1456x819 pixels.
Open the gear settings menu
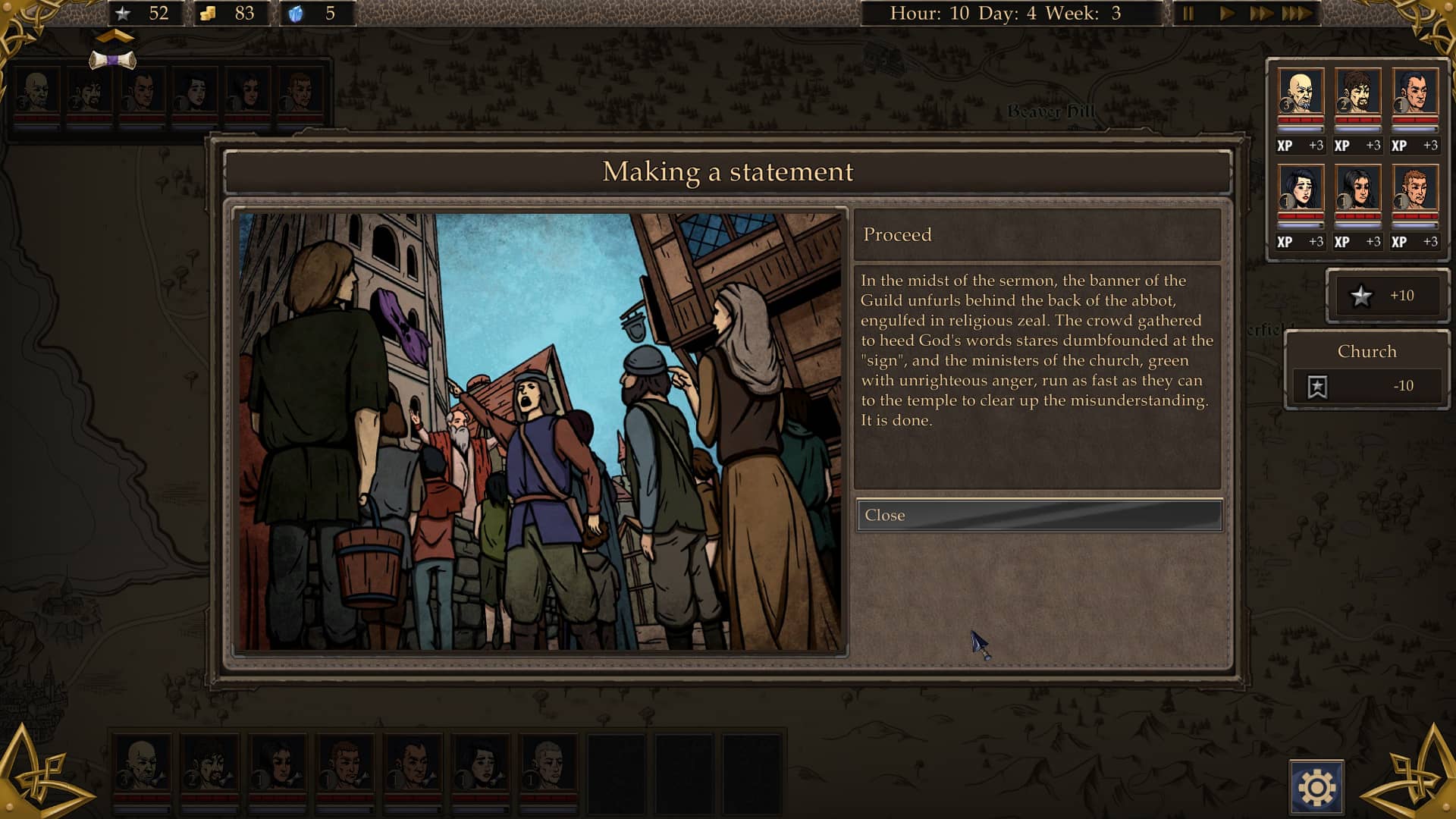click(1316, 788)
